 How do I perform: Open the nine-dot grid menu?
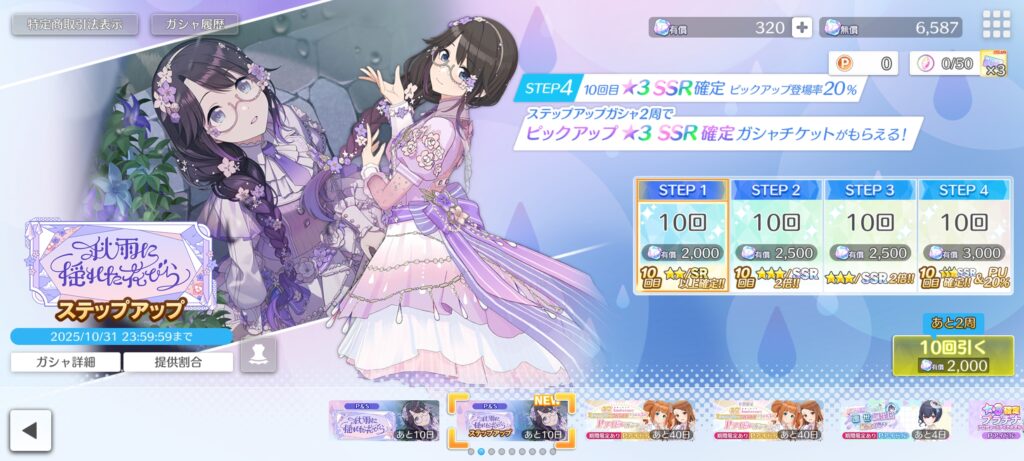point(996,25)
